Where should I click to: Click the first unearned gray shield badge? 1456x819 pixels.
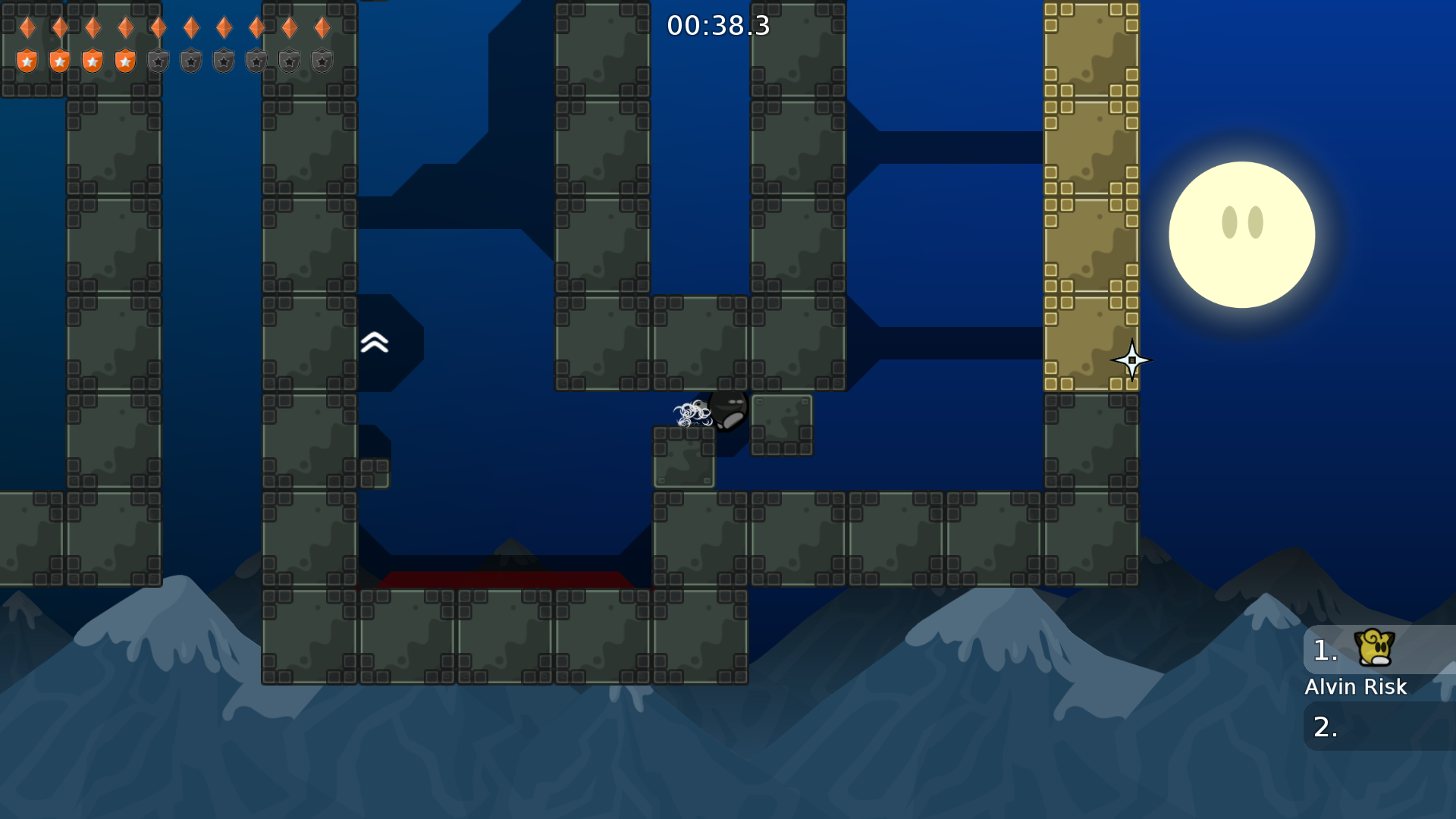[x=158, y=59]
